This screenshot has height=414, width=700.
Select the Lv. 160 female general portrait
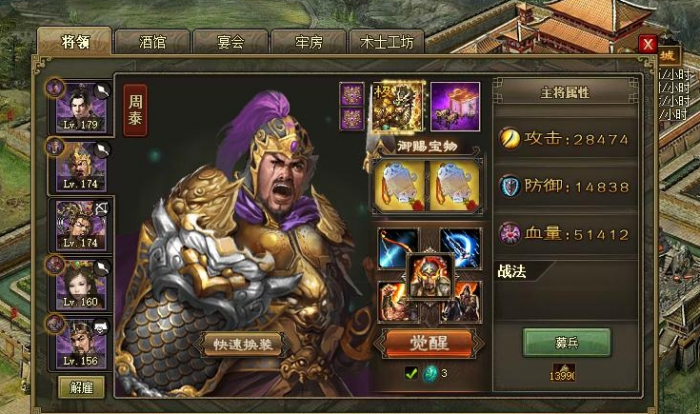(84, 283)
